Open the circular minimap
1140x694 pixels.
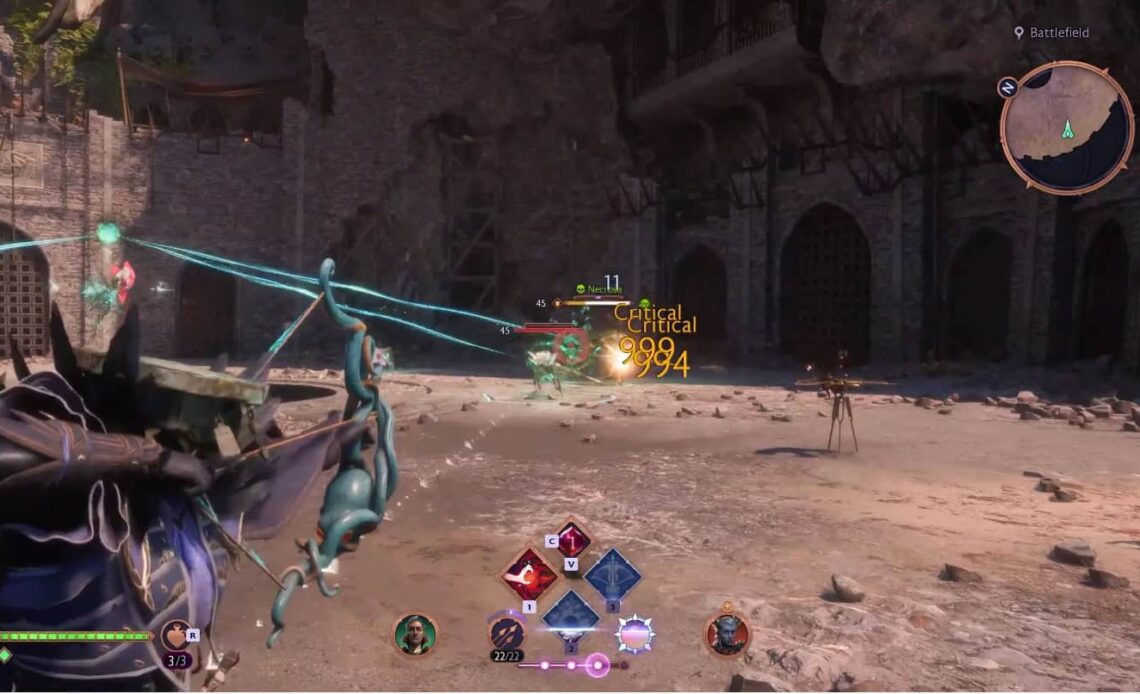tap(1066, 127)
